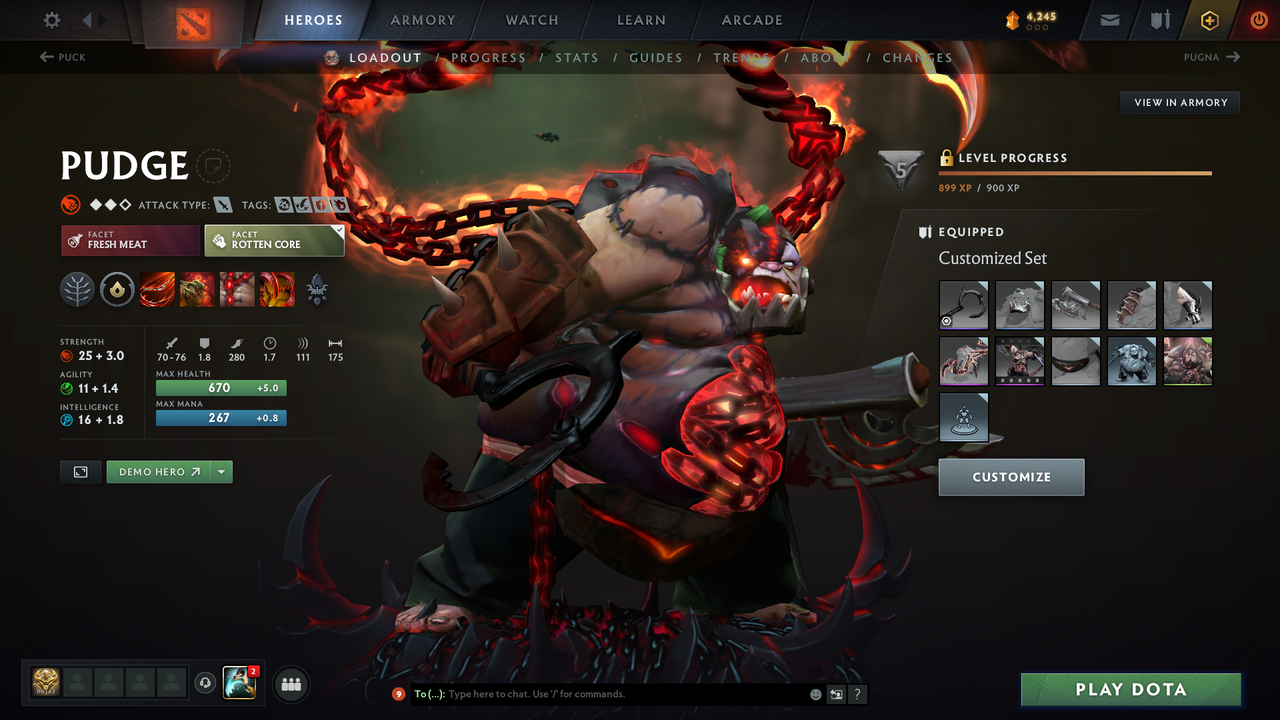Switch to the HEROES tab
The image size is (1280, 720).
pyautogui.click(x=313, y=19)
